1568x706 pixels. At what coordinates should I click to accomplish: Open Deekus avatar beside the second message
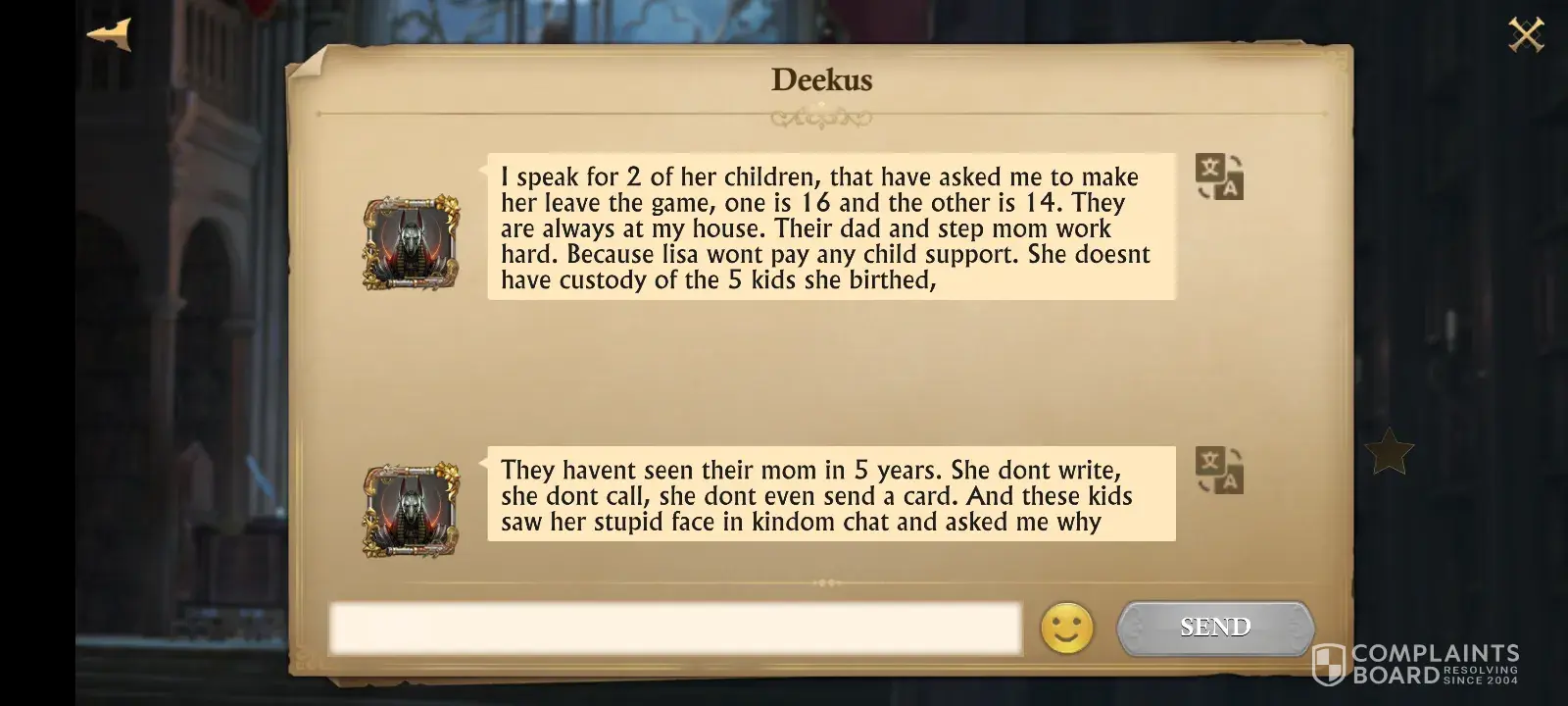412,510
